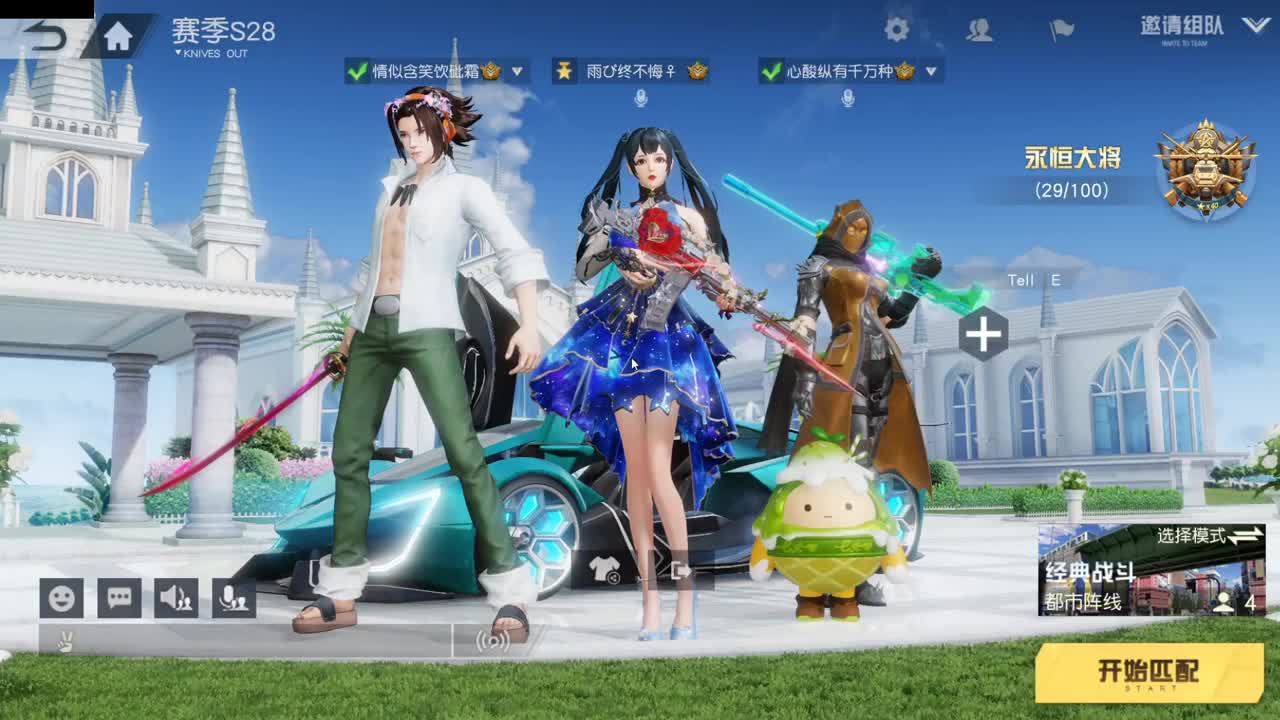Image resolution: width=1280 pixels, height=720 pixels.
Task: Select the emoji face icon
Action: pyautogui.click(x=60, y=597)
